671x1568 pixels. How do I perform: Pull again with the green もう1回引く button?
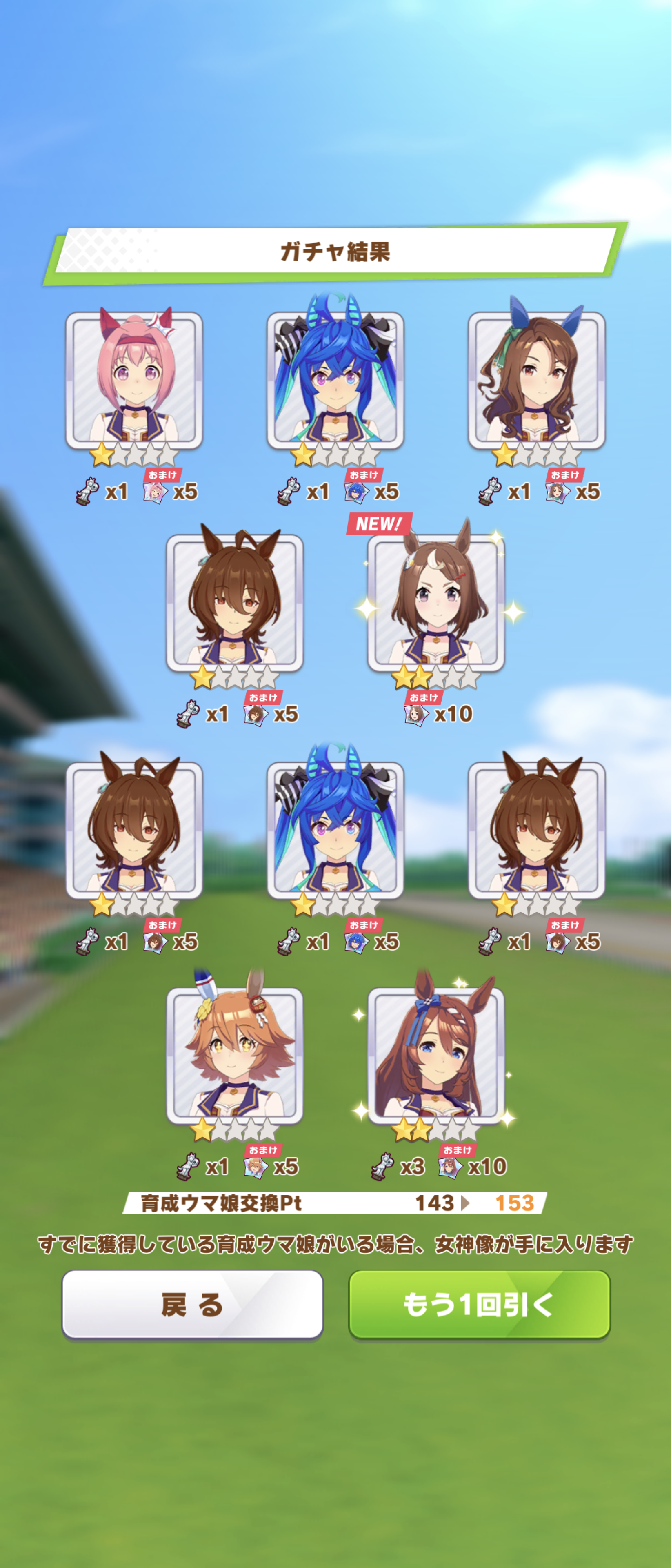pyautogui.click(x=479, y=1304)
